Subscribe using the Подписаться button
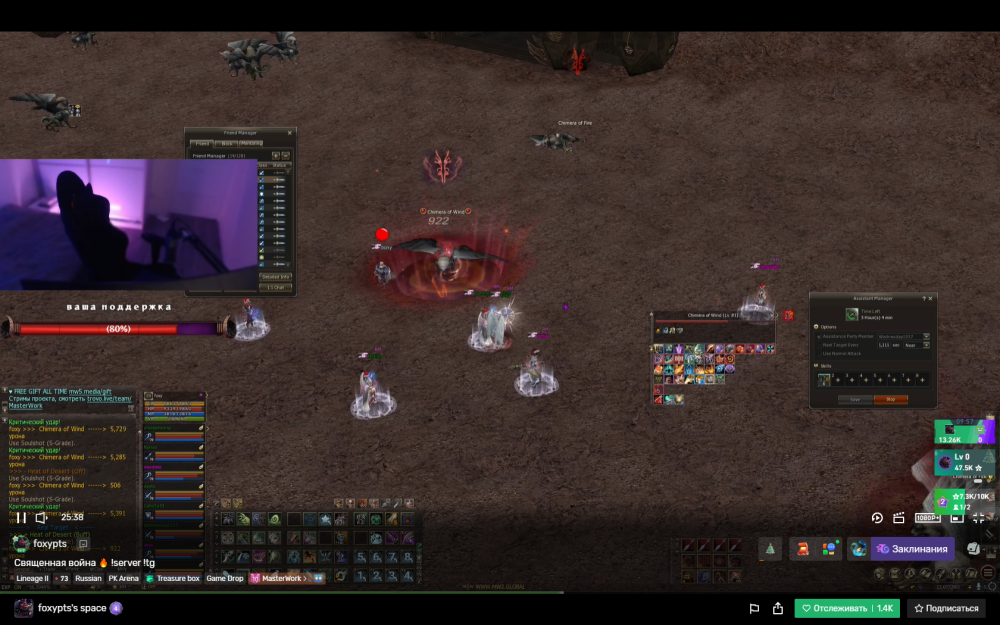Screen dimensions: 1000x625 946,608
